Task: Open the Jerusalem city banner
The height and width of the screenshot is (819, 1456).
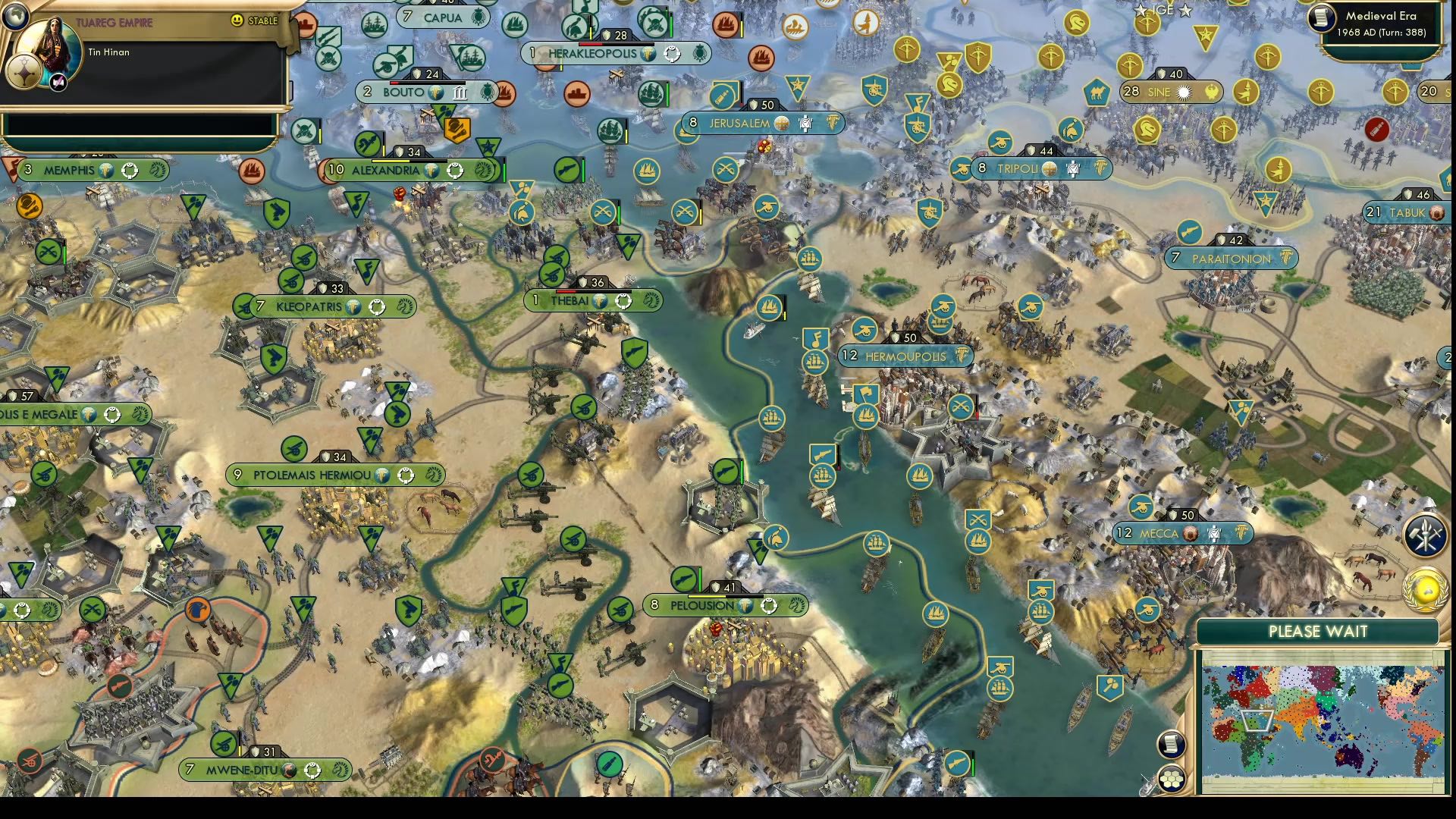Action: tap(739, 122)
